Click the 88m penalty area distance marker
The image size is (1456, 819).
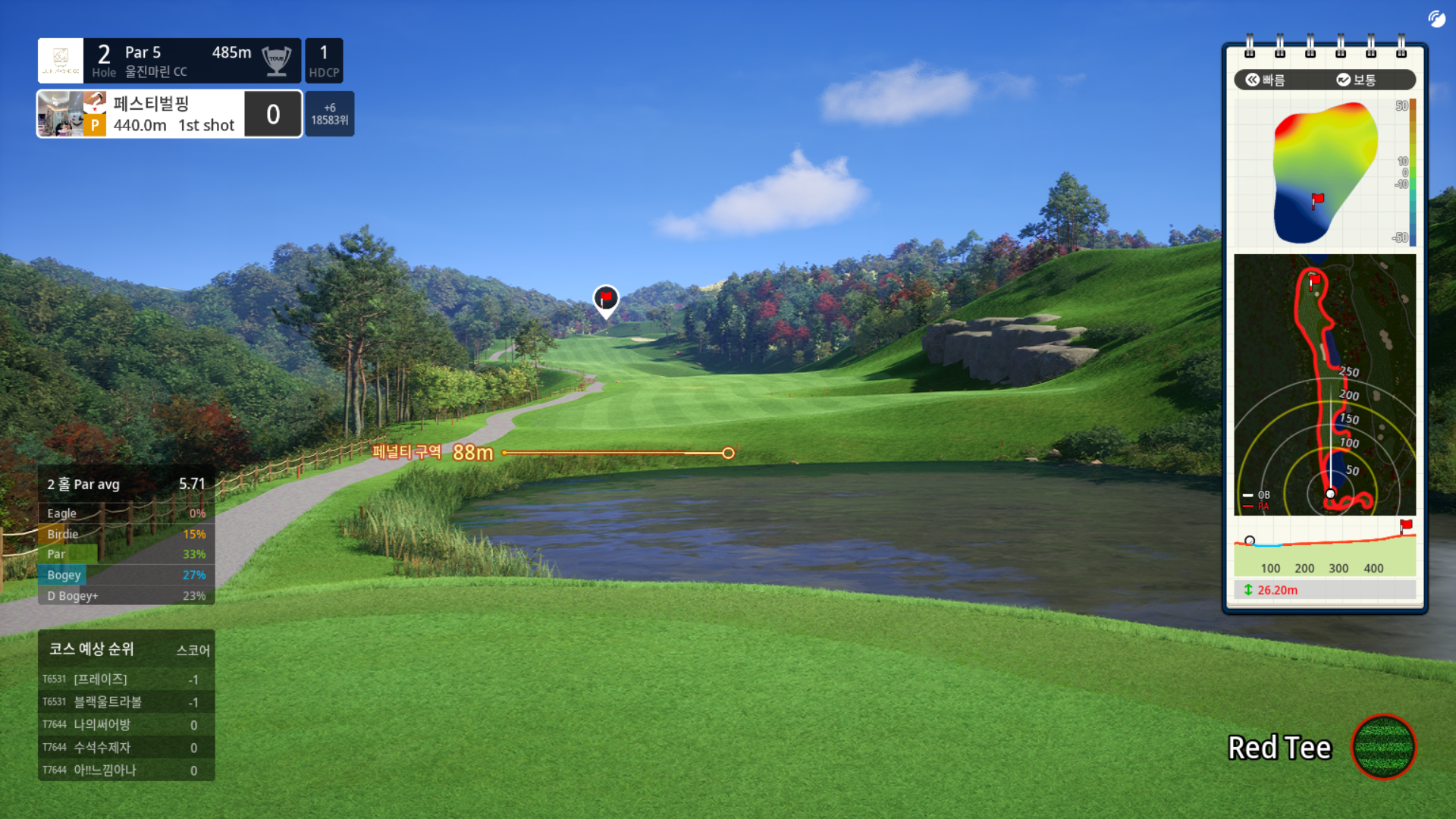tap(472, 453)
